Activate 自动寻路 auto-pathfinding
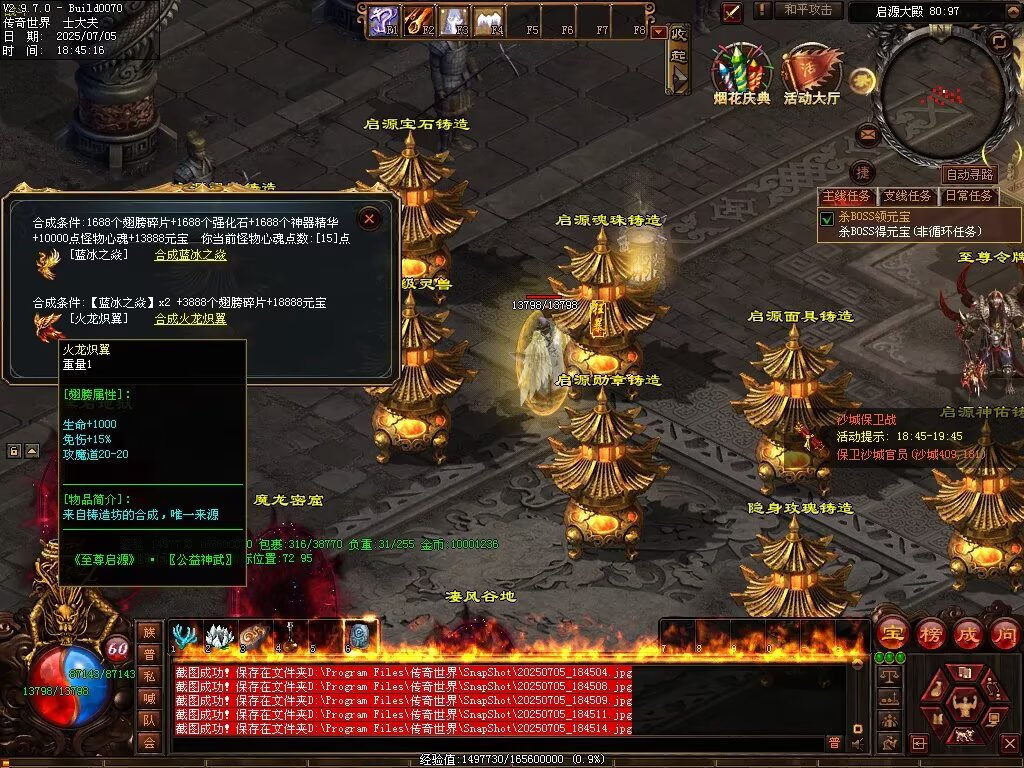This screenshot has height=768, width=1024. click(x=970, y=175)
